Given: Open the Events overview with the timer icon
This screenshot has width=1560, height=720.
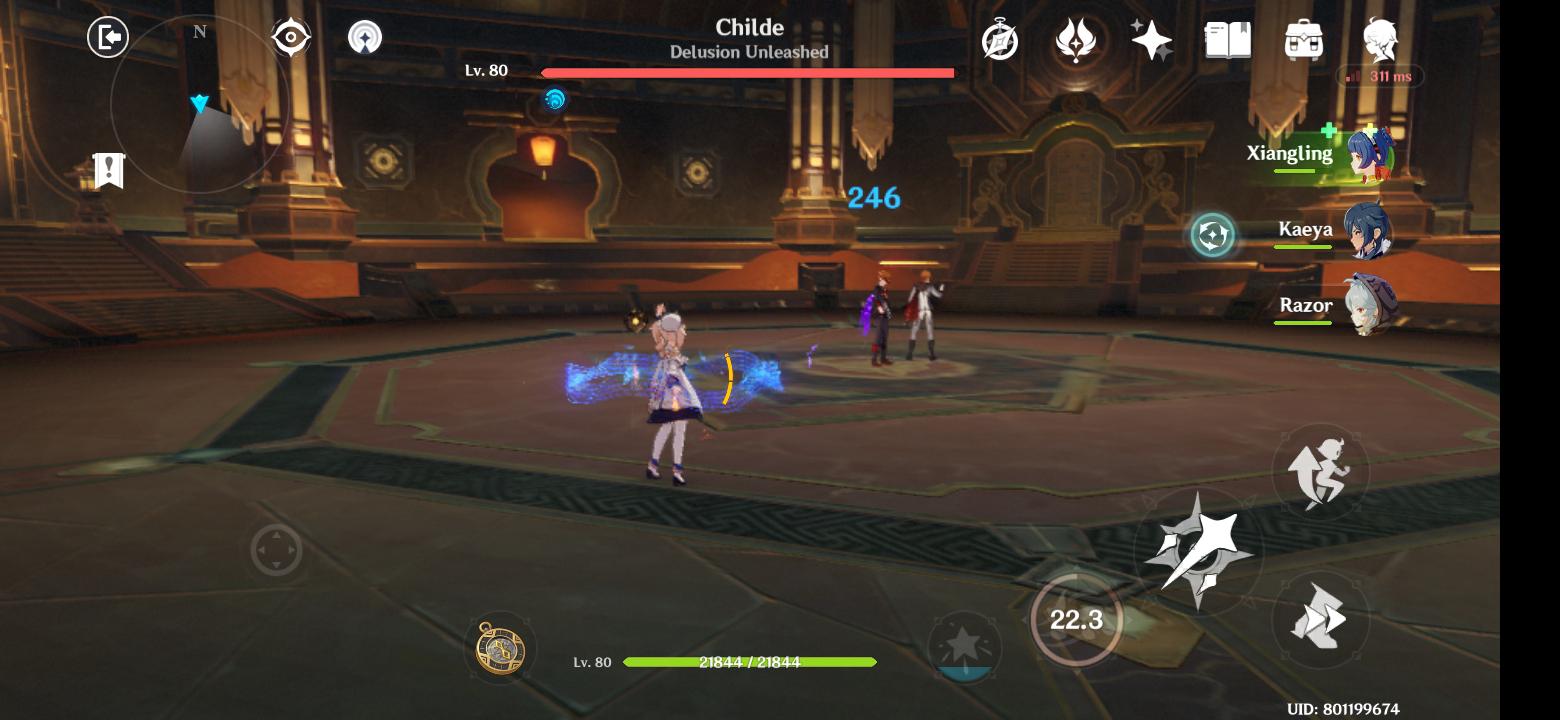Looking at the screenshot, I should tap(1001, 41).
